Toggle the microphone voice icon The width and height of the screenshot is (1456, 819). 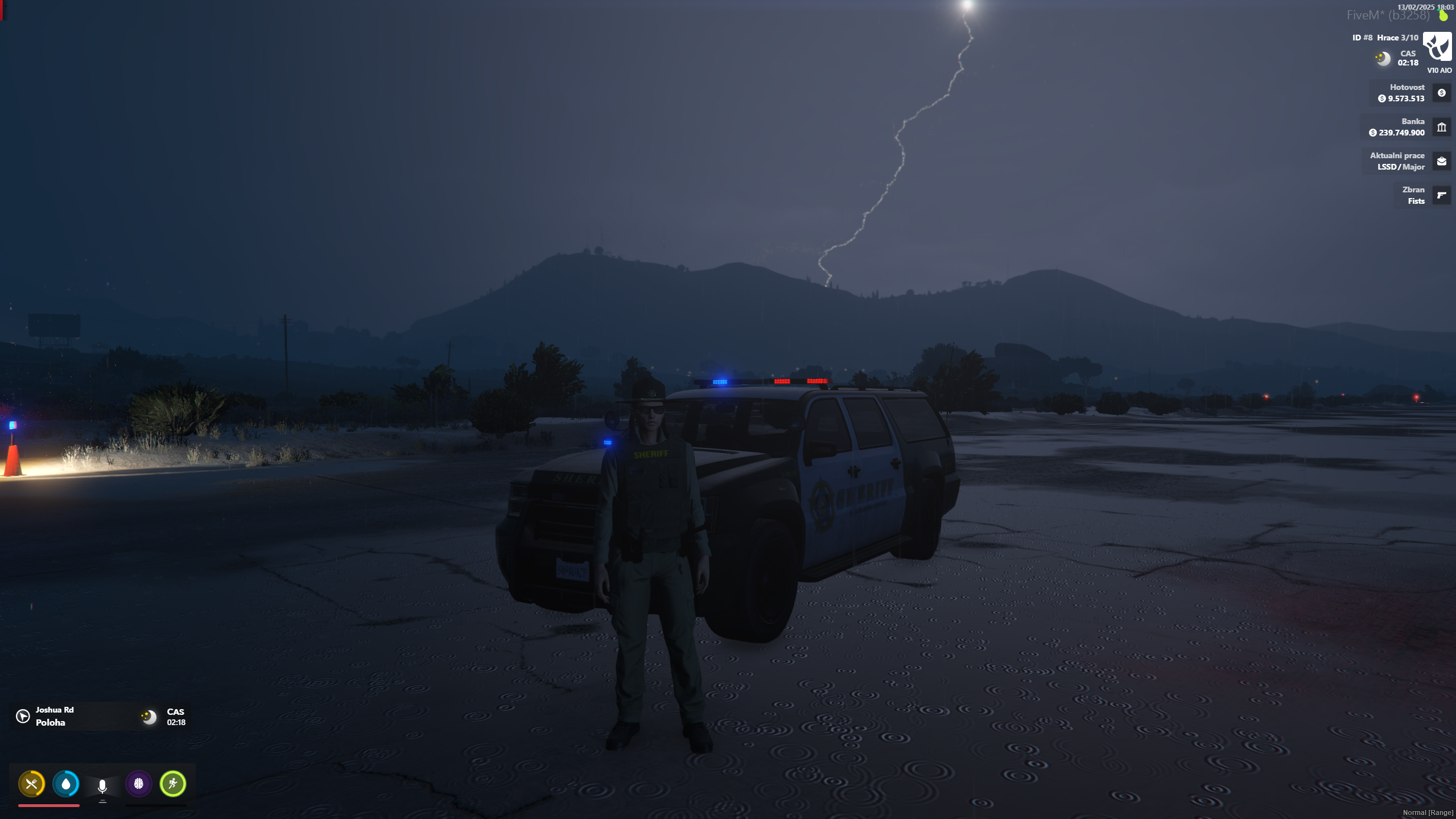tap(102, 786)
